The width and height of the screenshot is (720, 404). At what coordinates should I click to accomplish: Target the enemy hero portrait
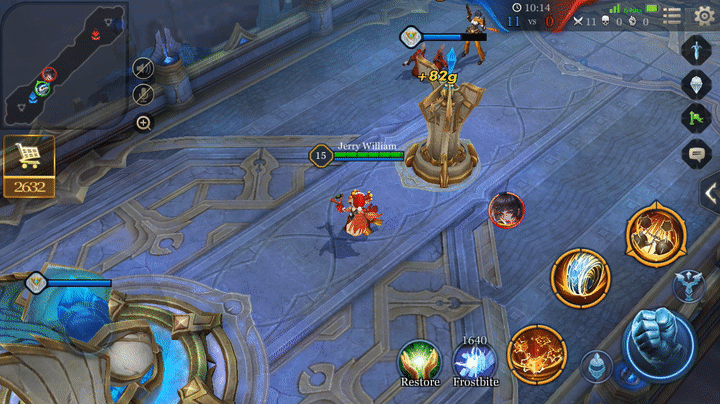click(506, 209)
